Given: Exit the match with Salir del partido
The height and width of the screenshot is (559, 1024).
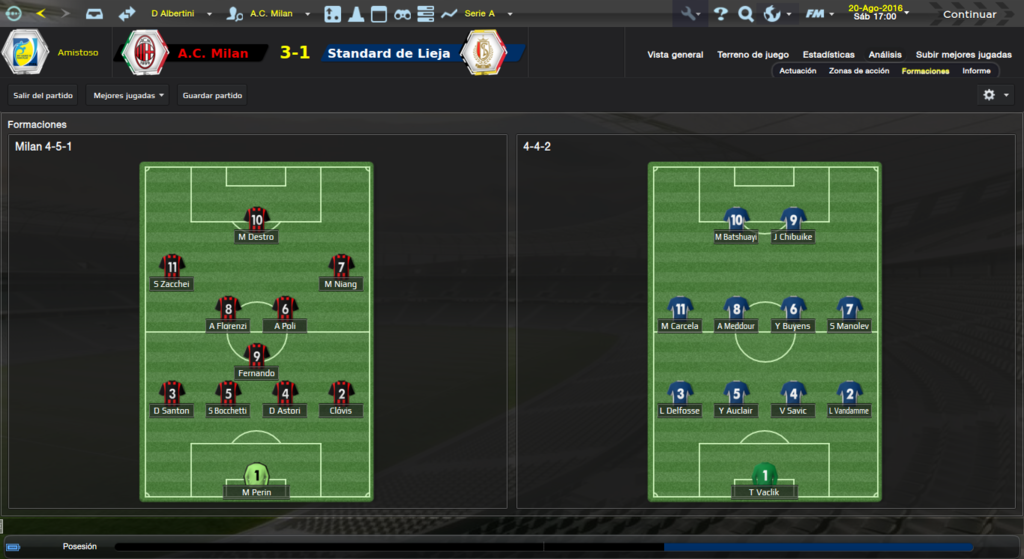Looking at the screenshot, I should (43, 96).
